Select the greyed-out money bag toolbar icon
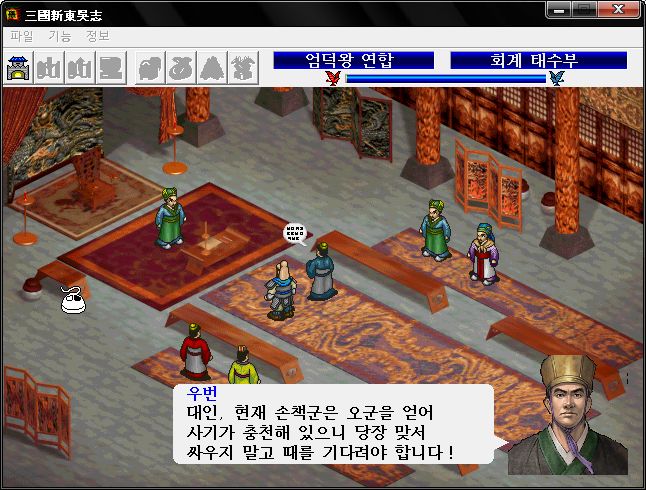Viewport: 646px width, 490px height. [181, 68]
